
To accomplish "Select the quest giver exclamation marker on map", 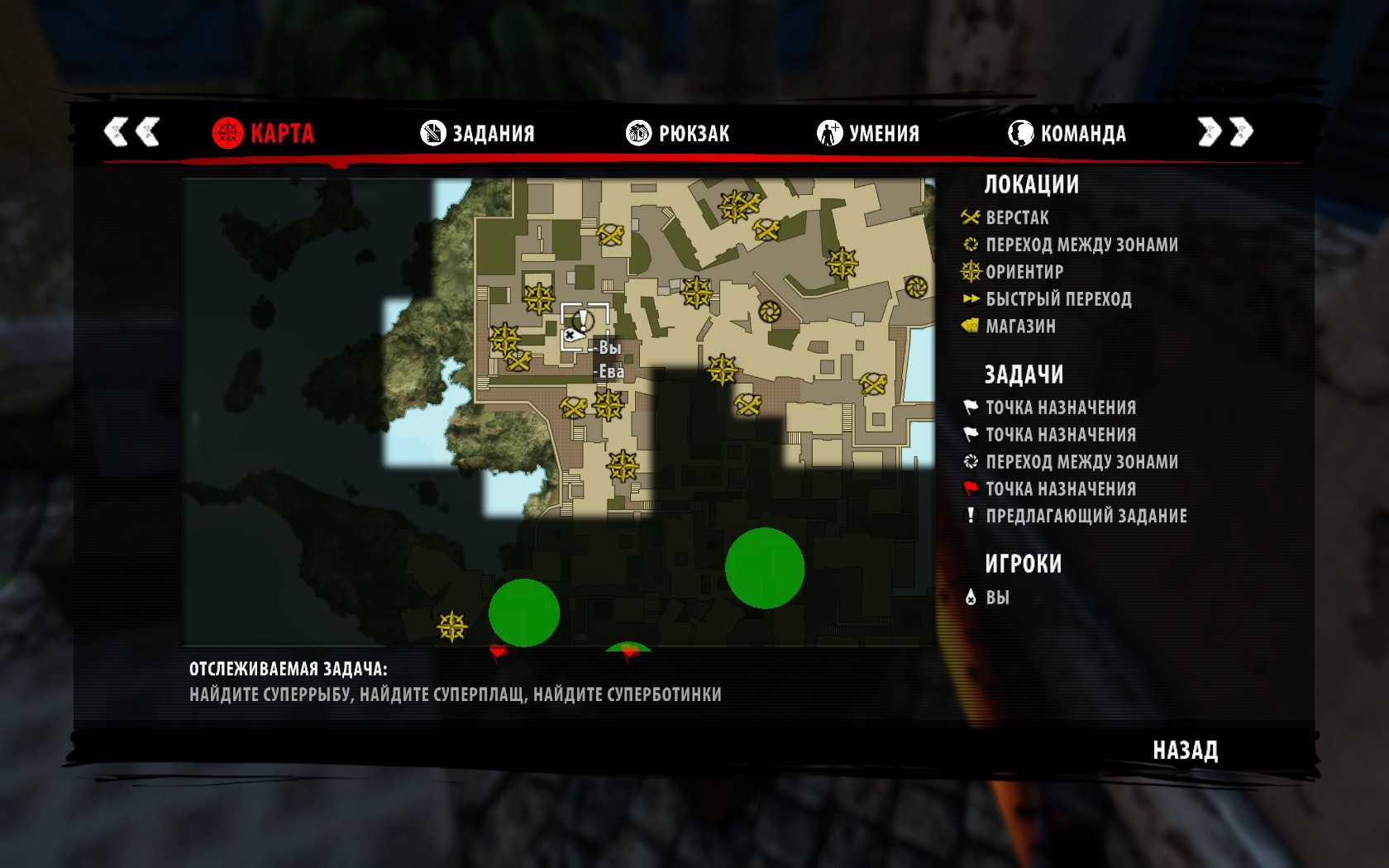I will (584, 320).
